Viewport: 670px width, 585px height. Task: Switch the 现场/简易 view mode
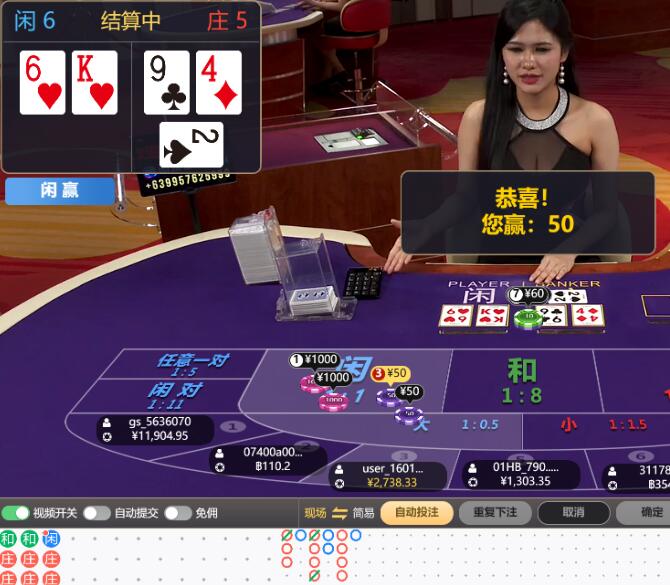(339, 513)
